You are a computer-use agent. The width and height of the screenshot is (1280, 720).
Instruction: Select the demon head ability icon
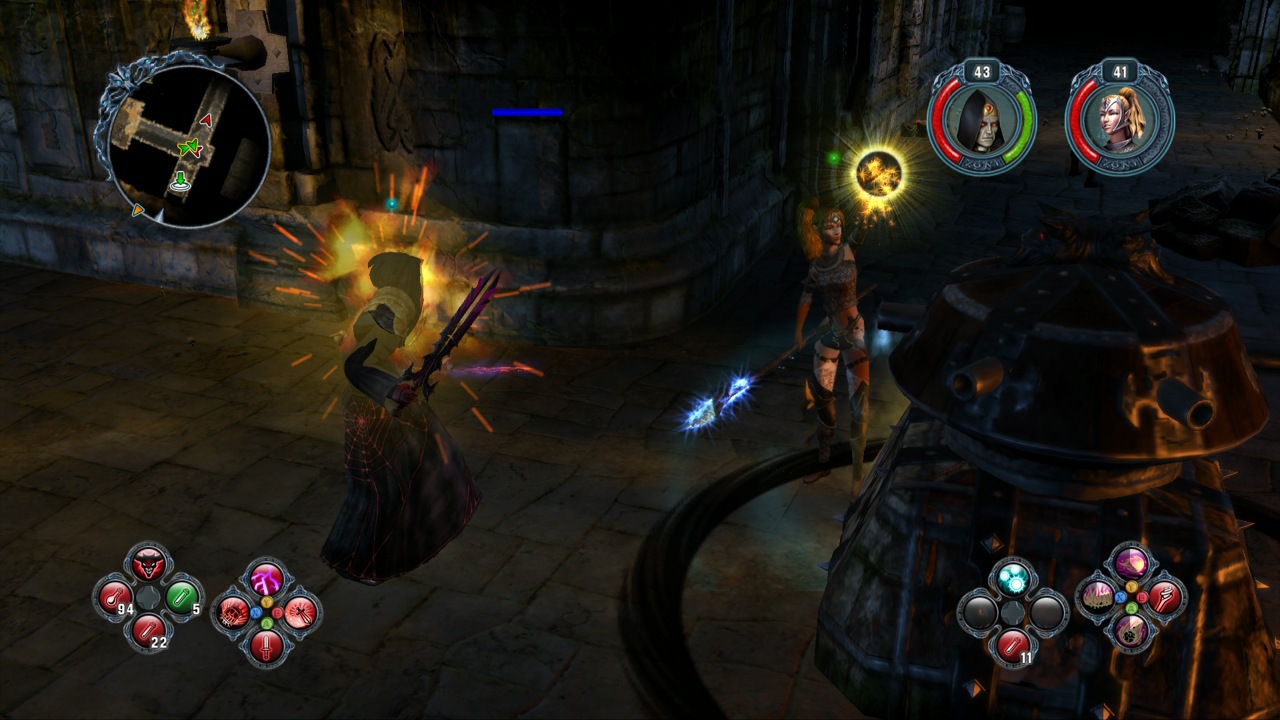pyautogui.click(x=148, y=563)
